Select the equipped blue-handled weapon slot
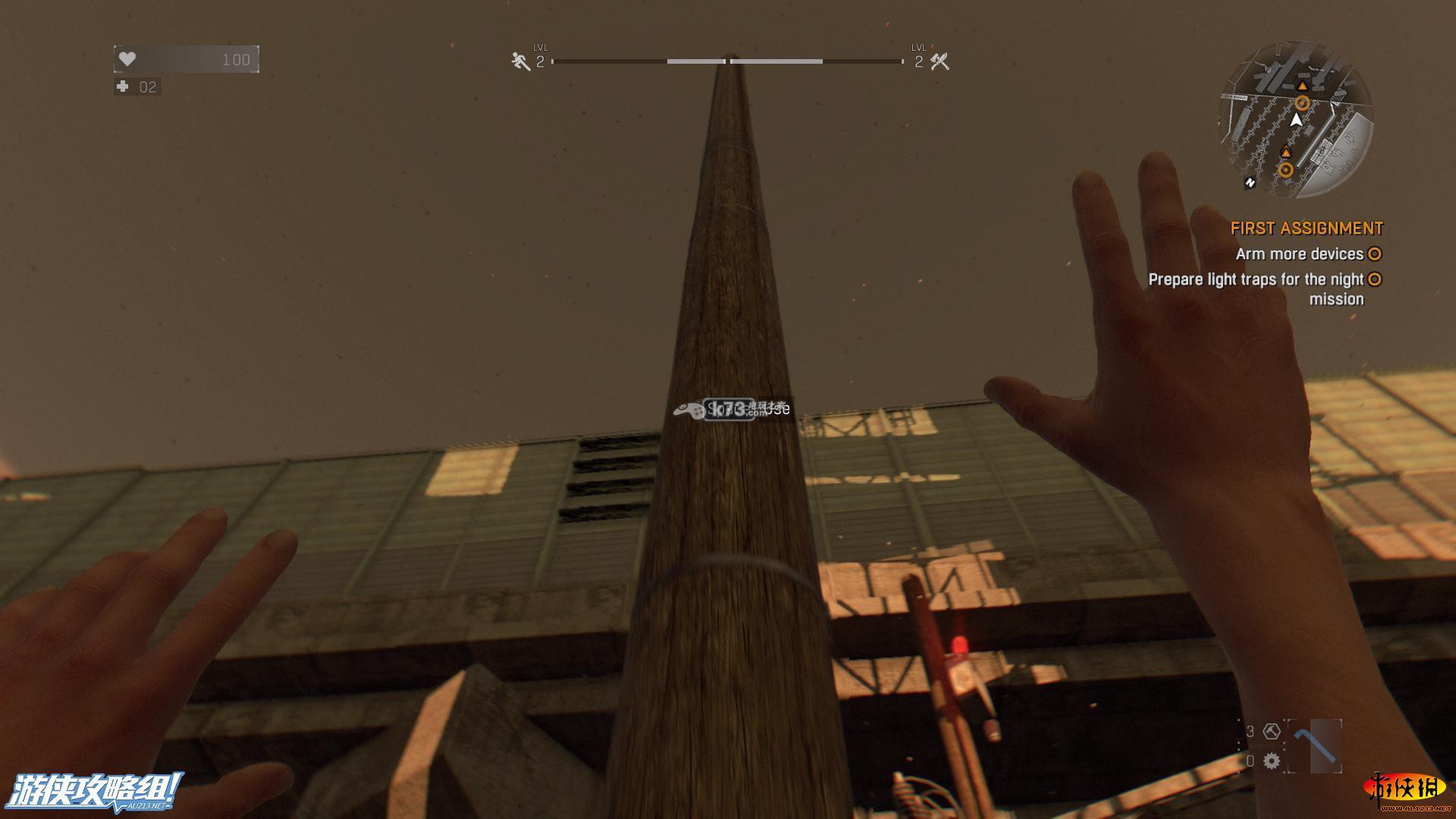This screenshot has width=1456, height=819. coord(1315,745)
